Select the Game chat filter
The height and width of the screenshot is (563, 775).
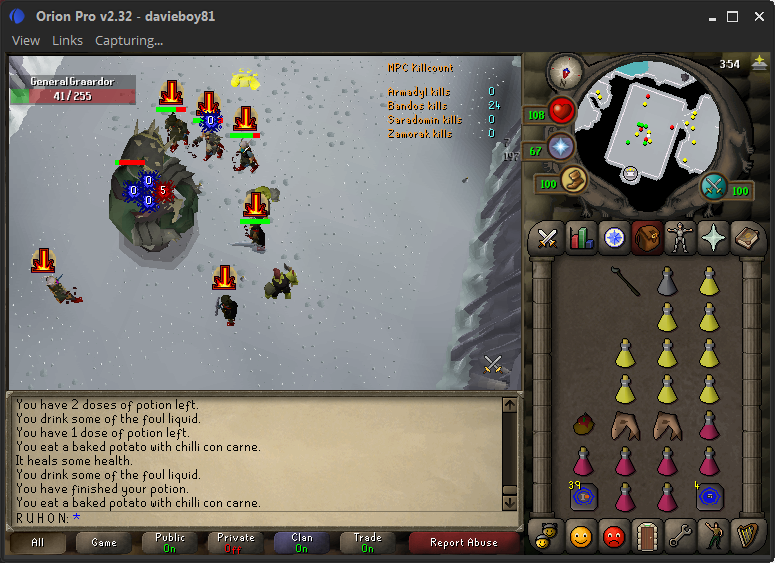104,542
